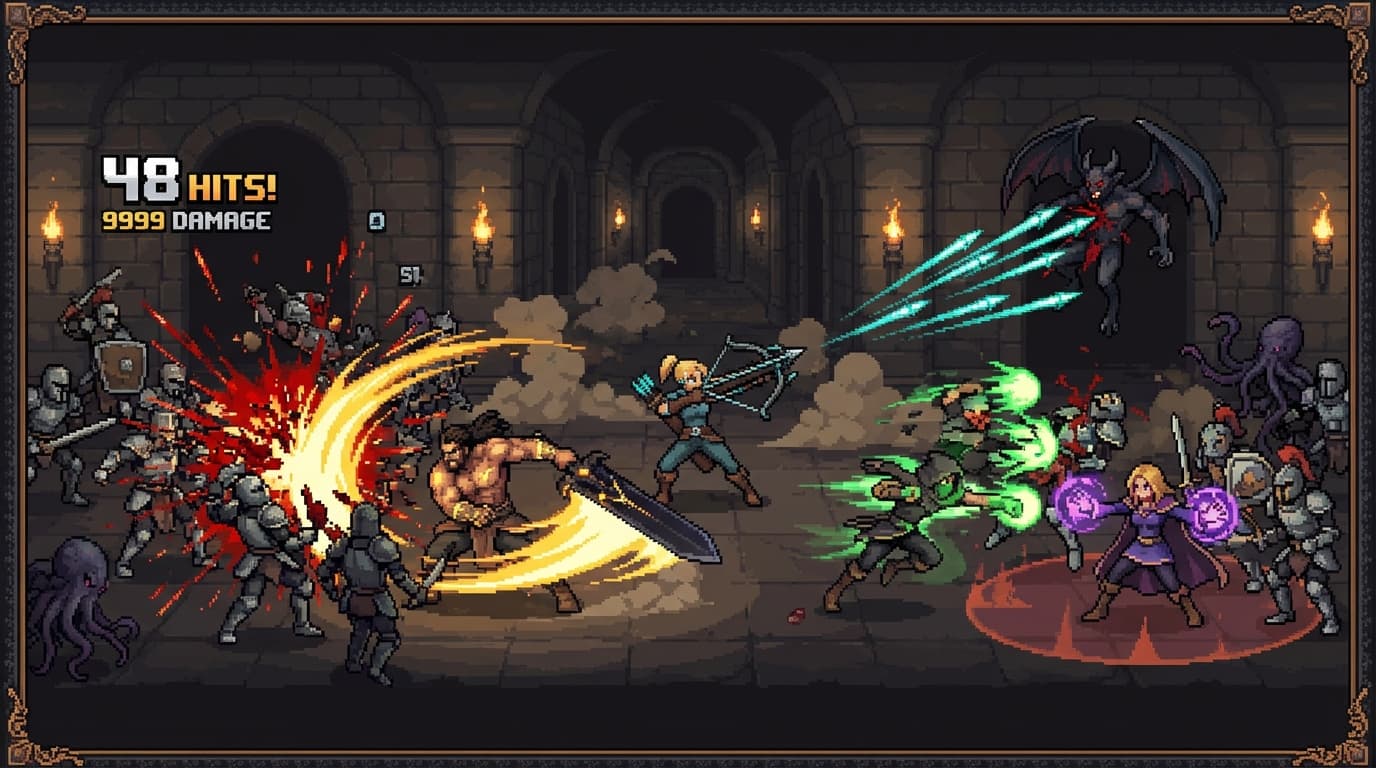The image size is (1376, 768).
Task: Open the dark archway in the center corridor
Action: coord(688,230)
